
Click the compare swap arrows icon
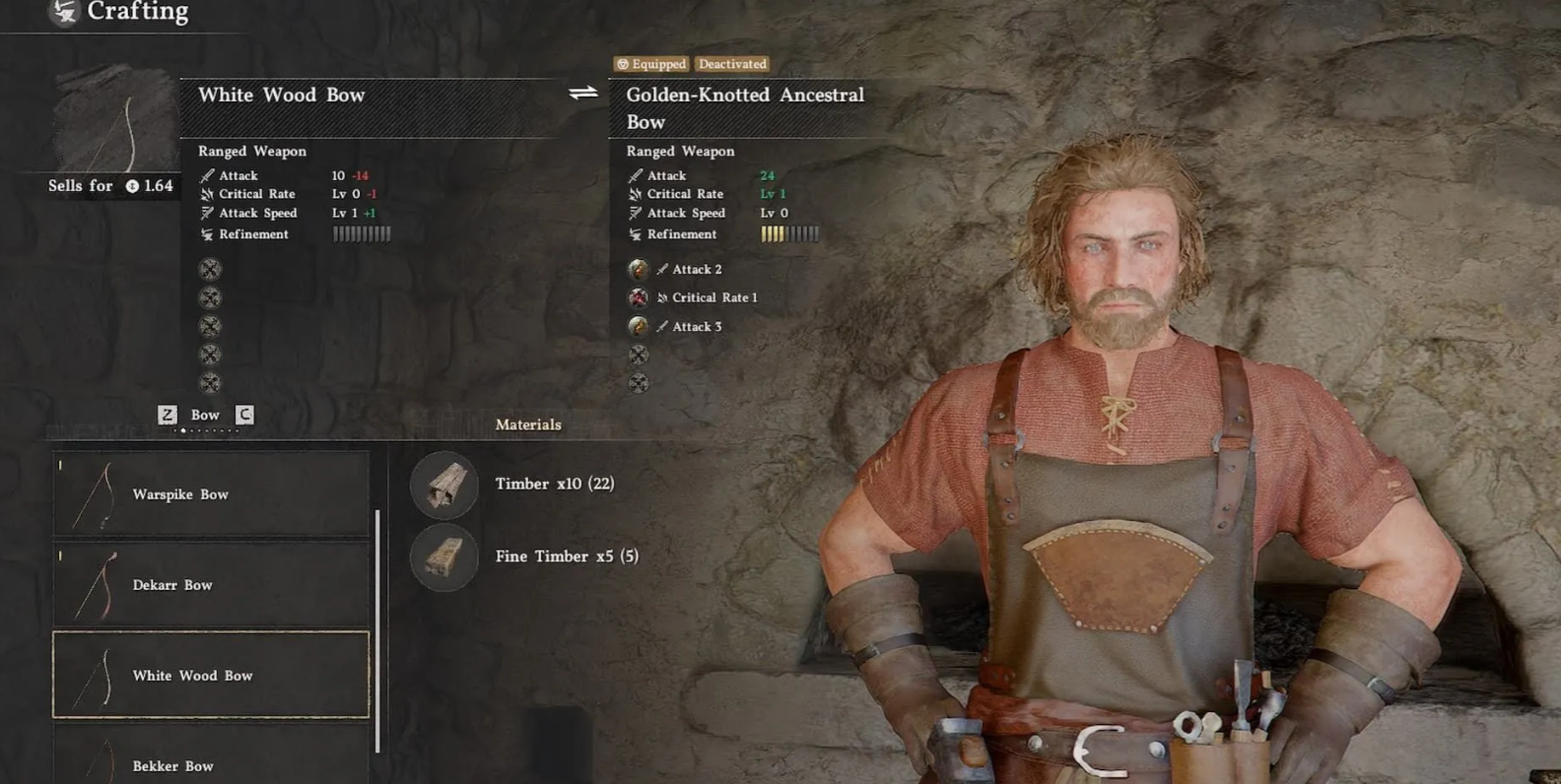pos(583,94)
